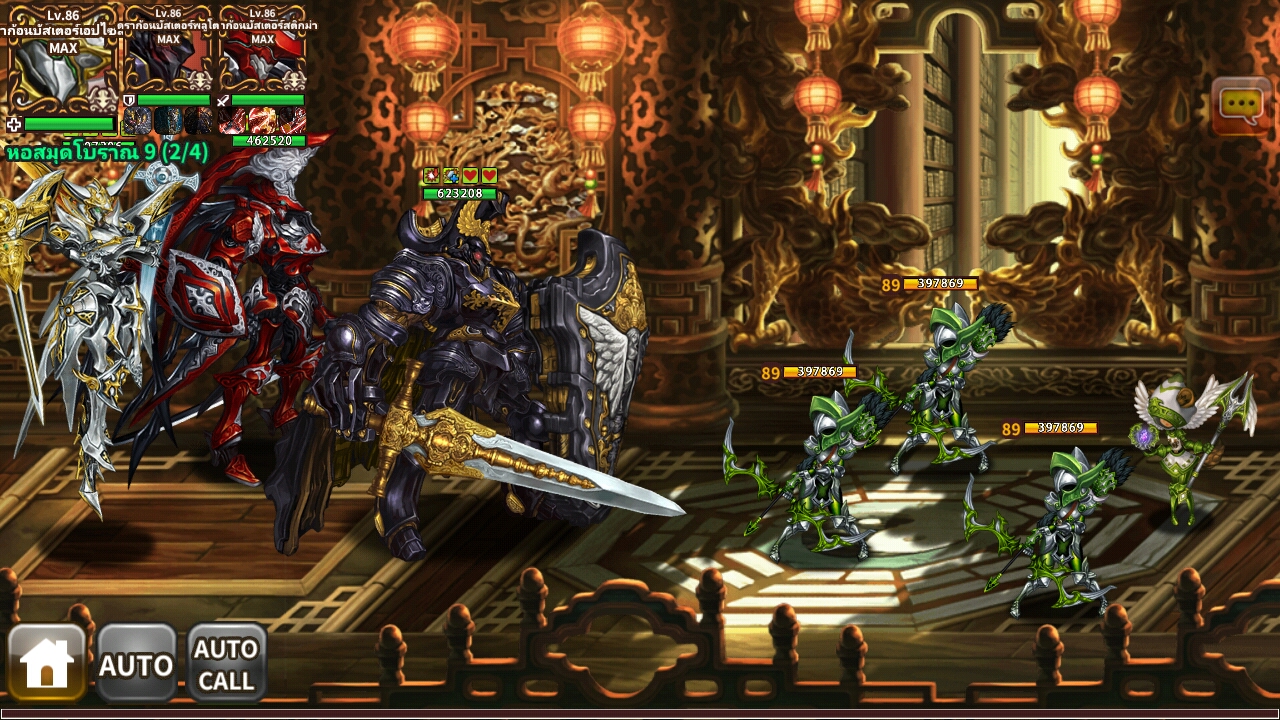Tap the first heart buff icon above the boss

(471, 174)
